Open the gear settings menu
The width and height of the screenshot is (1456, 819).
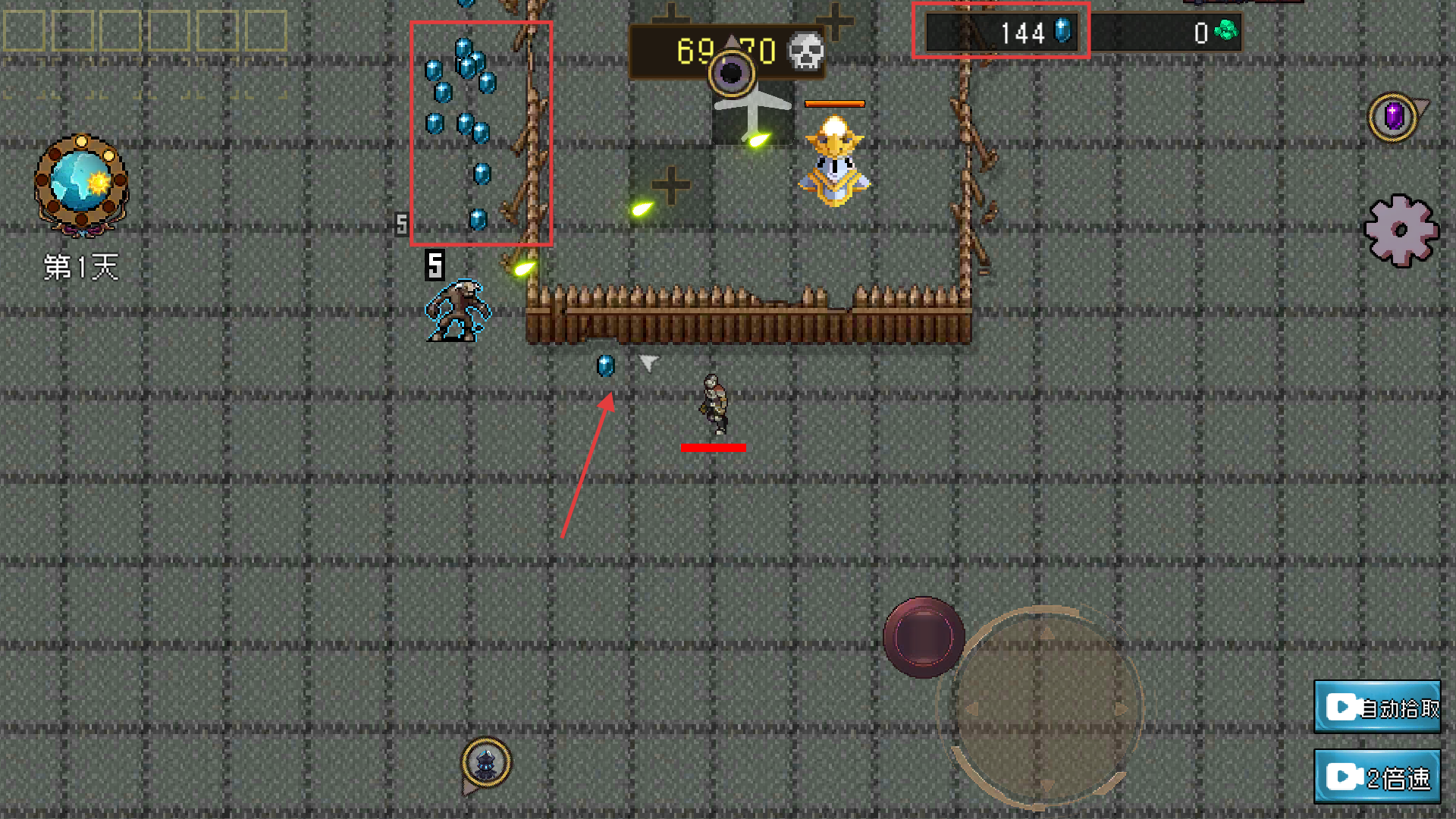(x=1401, y=231)
